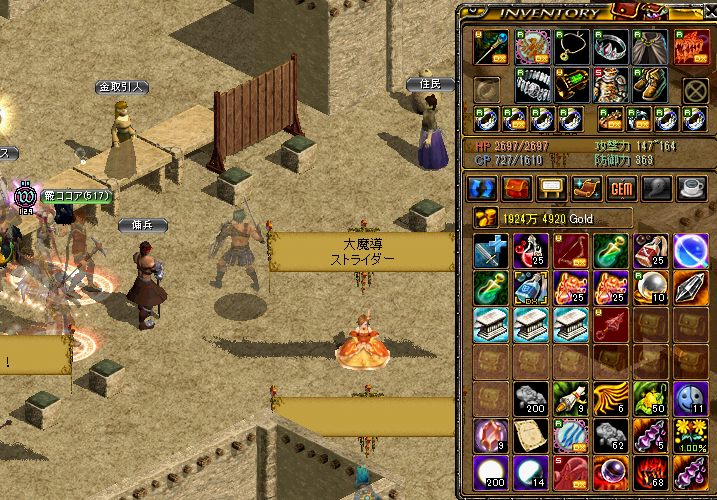Open the GEM button
The height and width of the screenshot is (500, 717).
(x=621, y=188)
